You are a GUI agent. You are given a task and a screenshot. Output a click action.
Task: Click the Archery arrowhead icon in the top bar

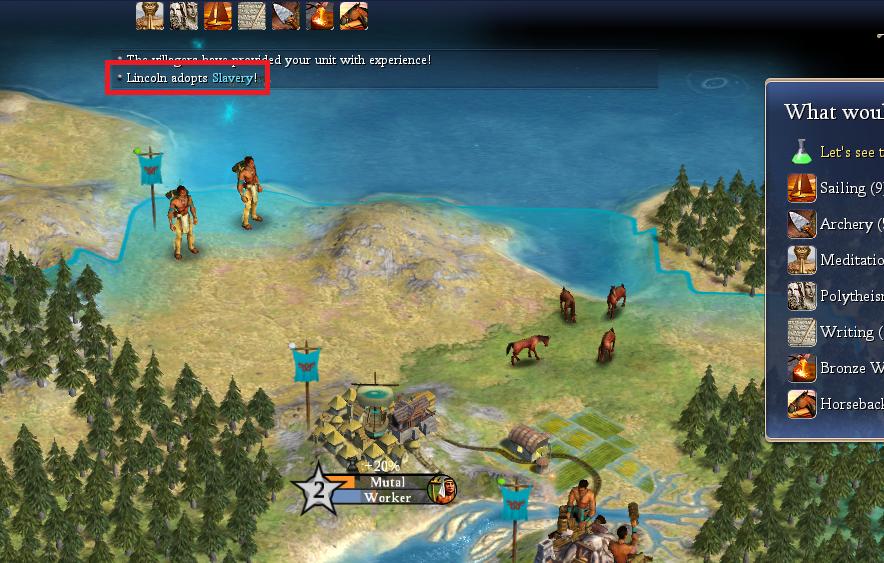pyautogui.click(x=286, y=15)
